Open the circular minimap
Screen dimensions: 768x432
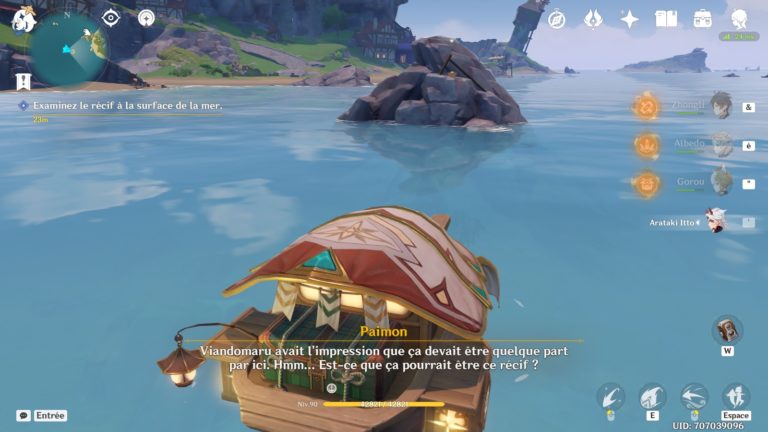[x=69, y=47]
